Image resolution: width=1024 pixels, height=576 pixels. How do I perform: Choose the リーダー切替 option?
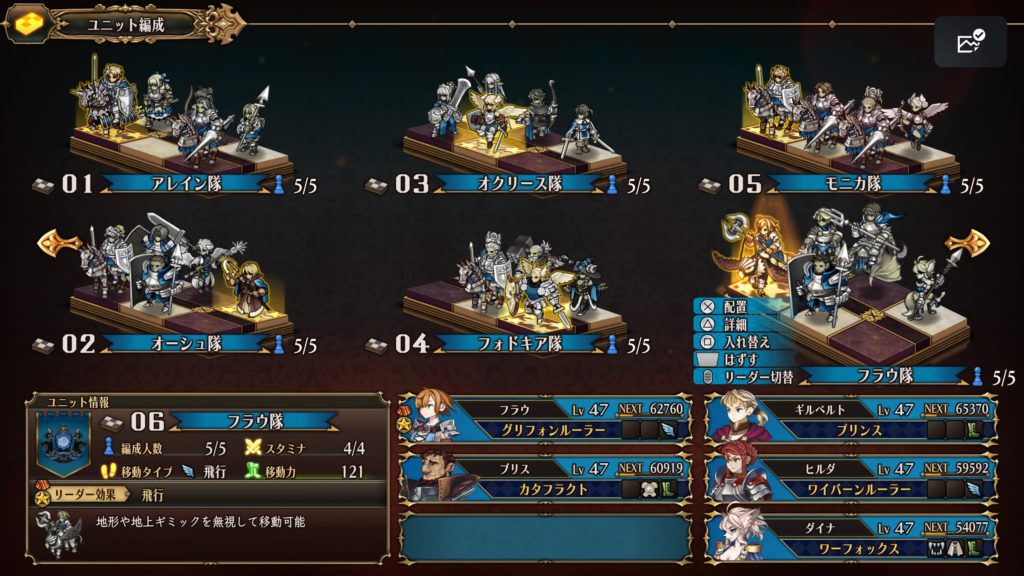pyautogui.click(x=749, y=377)
